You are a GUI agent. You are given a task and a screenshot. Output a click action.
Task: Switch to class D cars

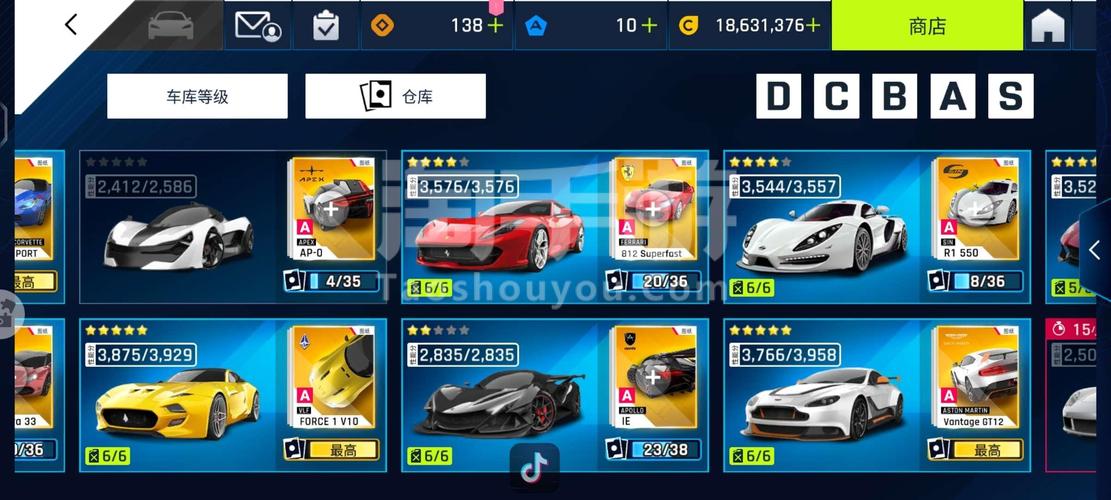click(x=778, y=96)
